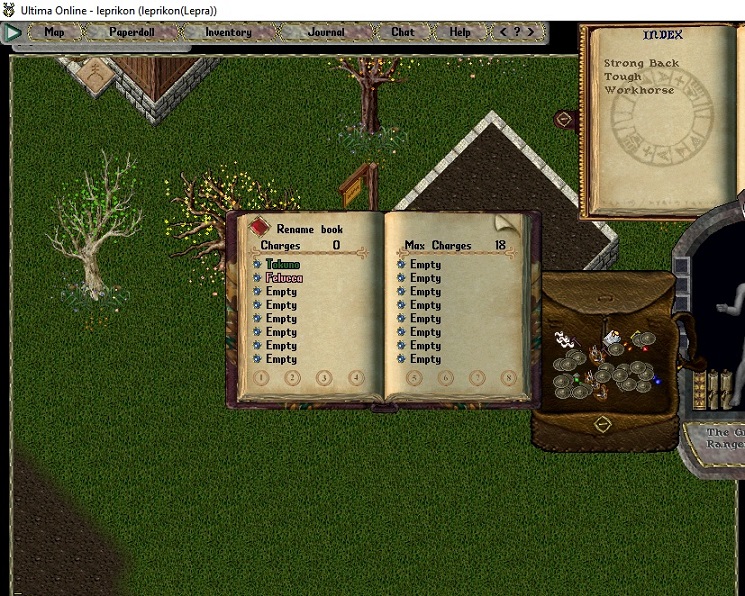Go to runebook page 4
The height and width of the screenshot is (596, 745).
pos(355,378)
